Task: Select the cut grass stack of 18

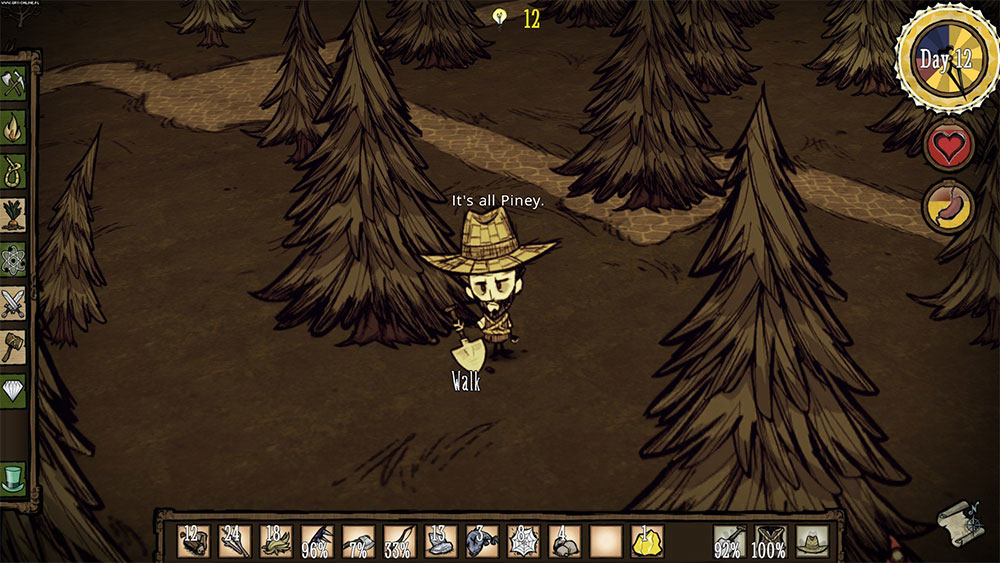Action: [276, 541]
